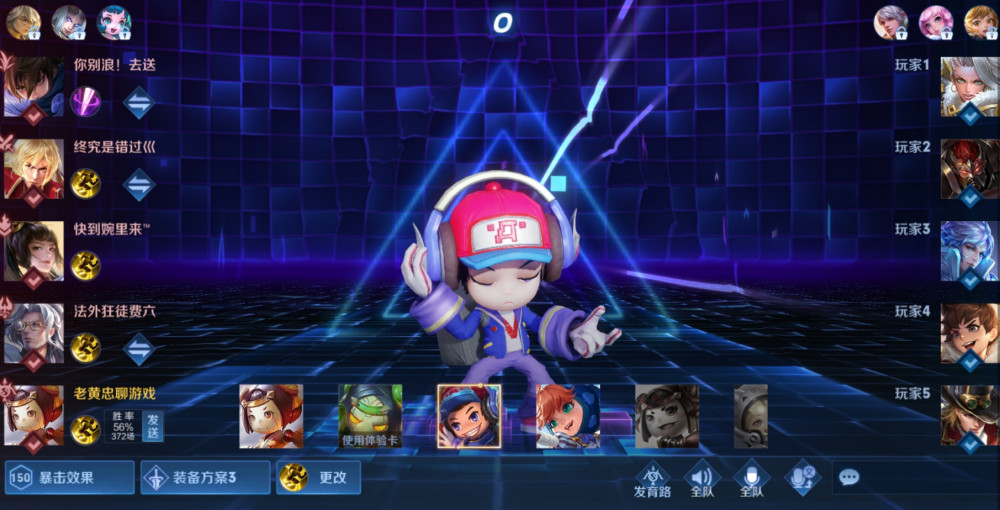
Task: Click the swap button beside 终究是错过
Action: [x=138, y=183]
